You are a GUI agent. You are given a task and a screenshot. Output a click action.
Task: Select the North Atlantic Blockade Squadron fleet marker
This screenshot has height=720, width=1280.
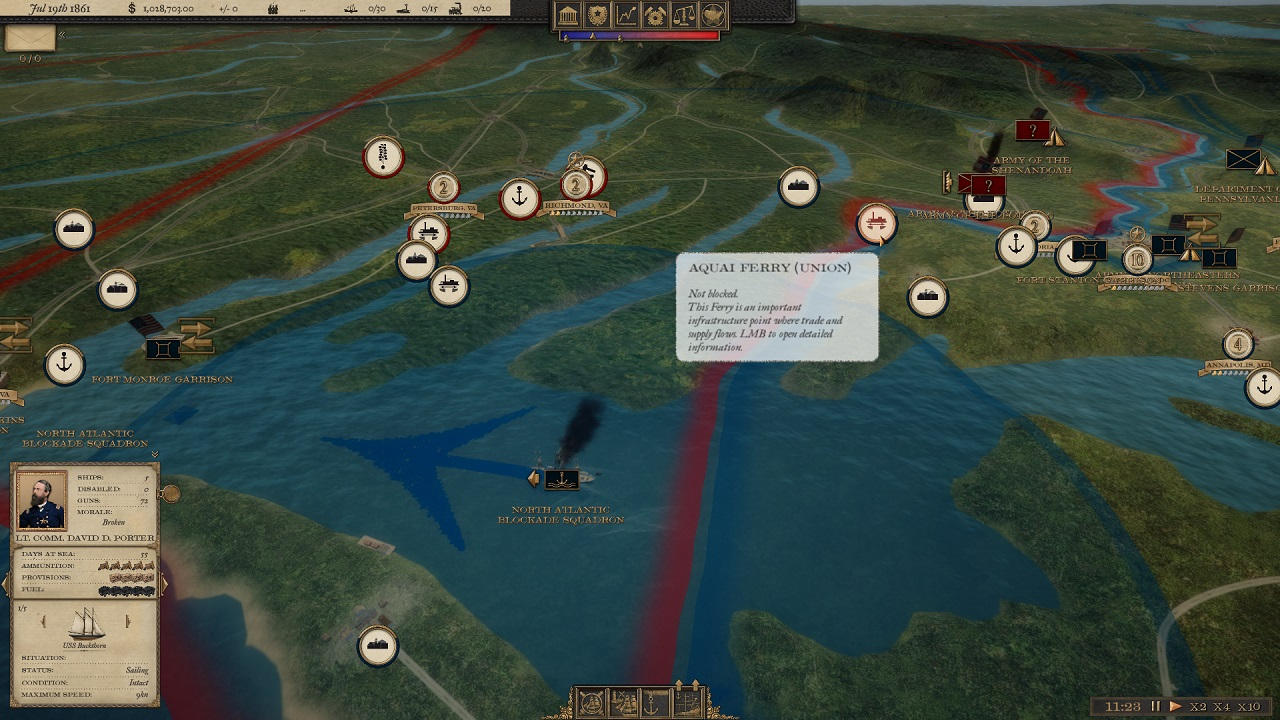[561, 479]
